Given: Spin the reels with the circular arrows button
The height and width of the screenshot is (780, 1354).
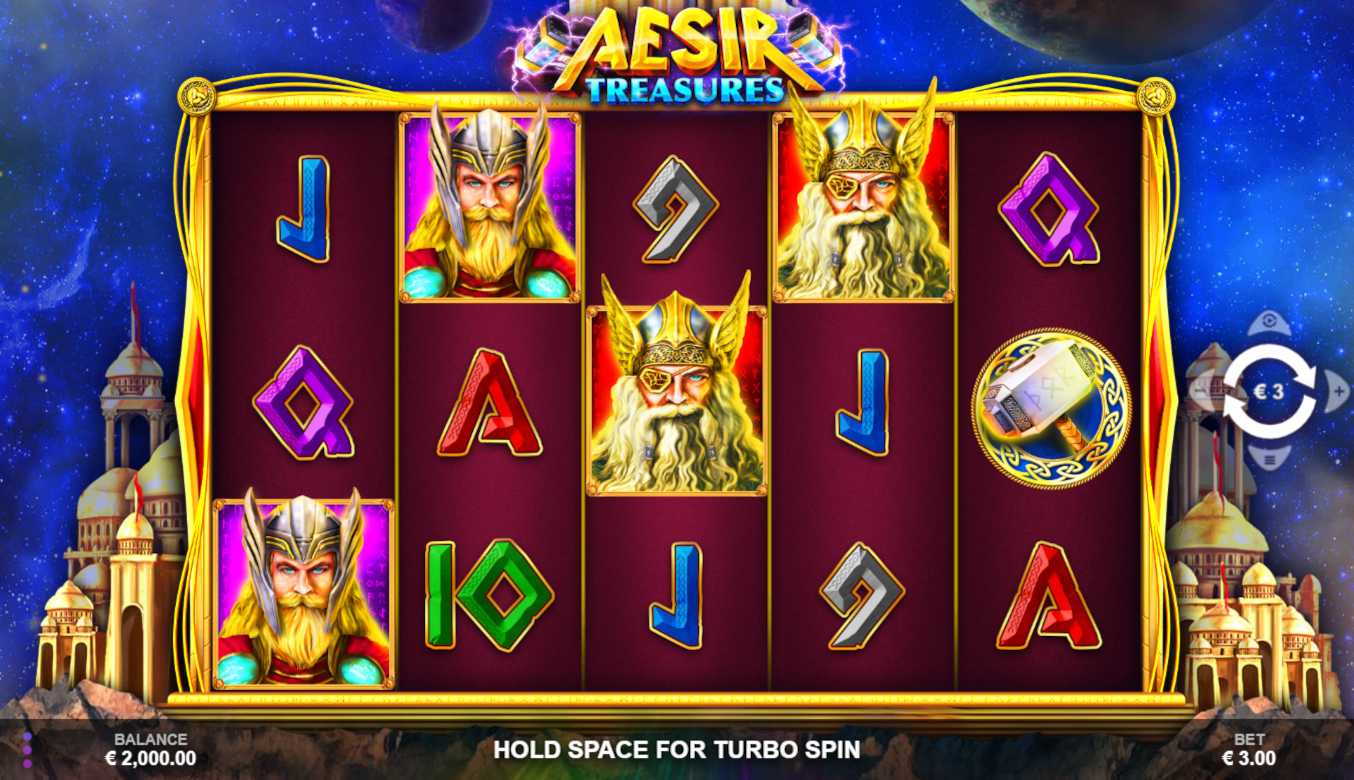Looking at the screenshot, I should point(1269,391).
